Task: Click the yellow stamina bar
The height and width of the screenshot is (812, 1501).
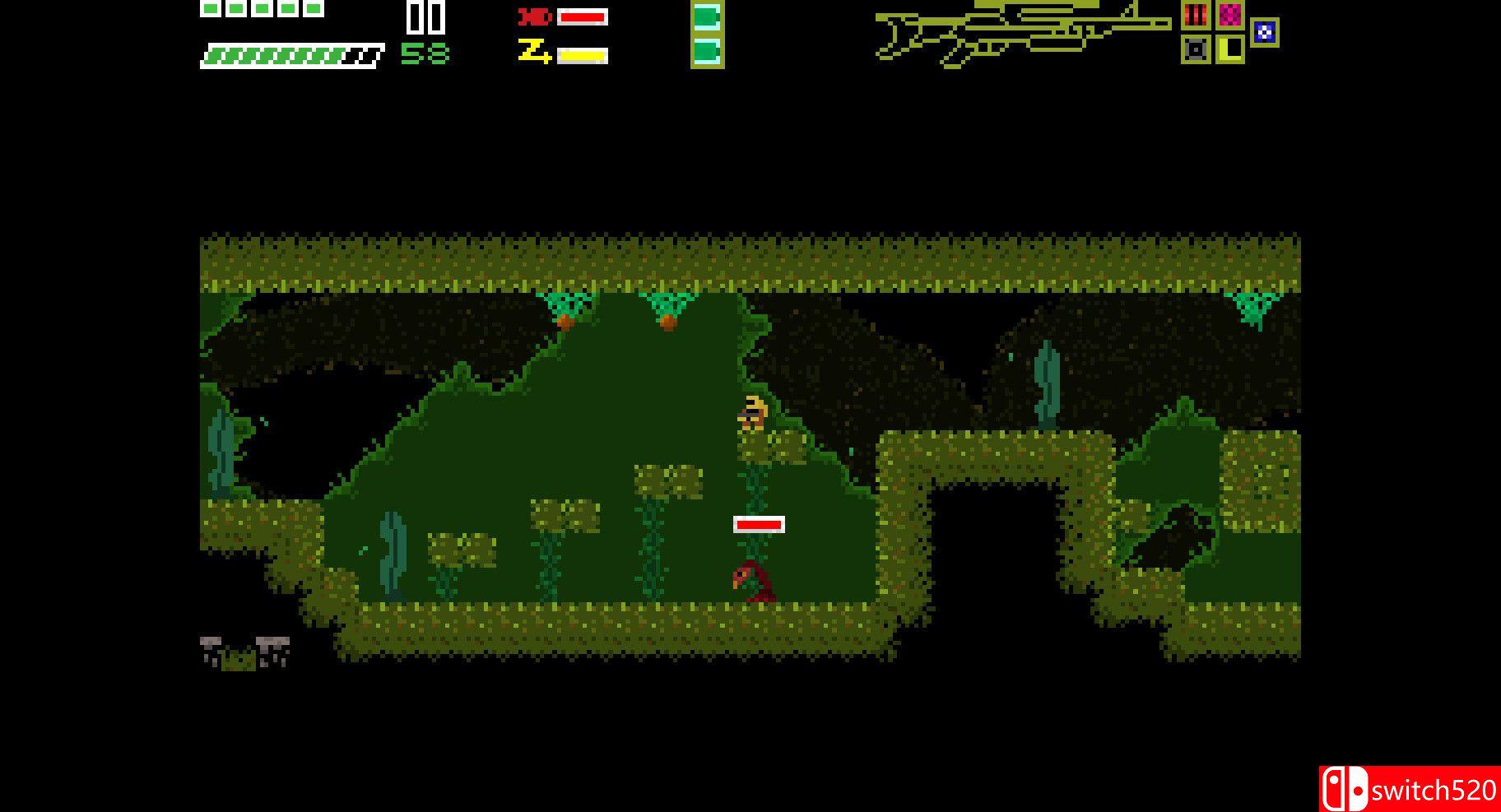Action: click(582, 53)
